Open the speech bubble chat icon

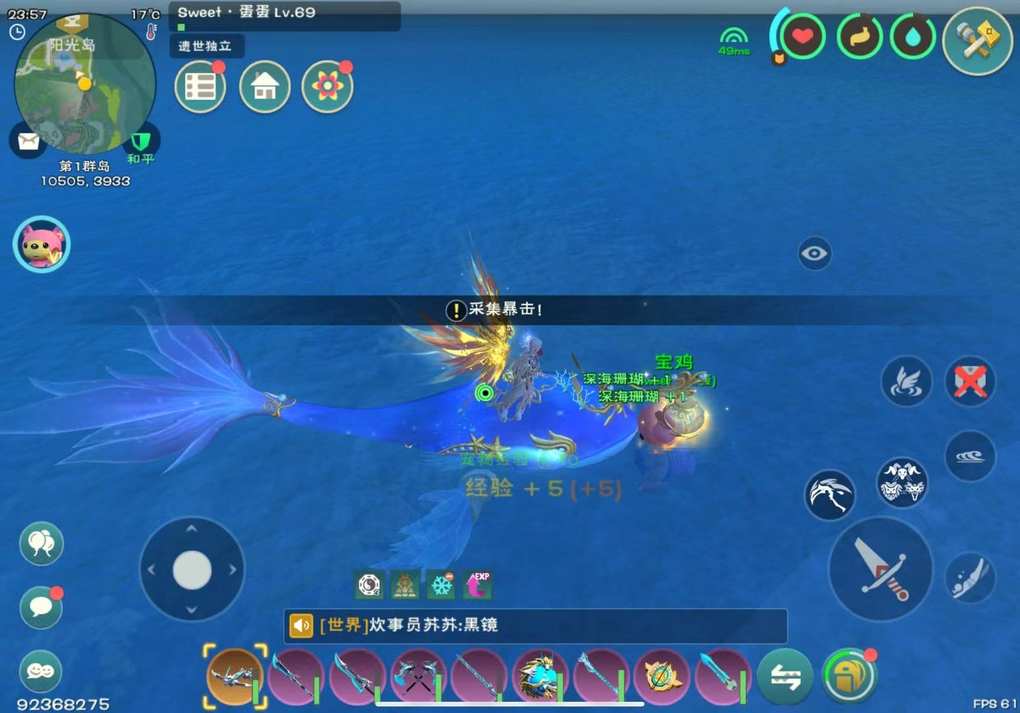click(x=41, y=608)
